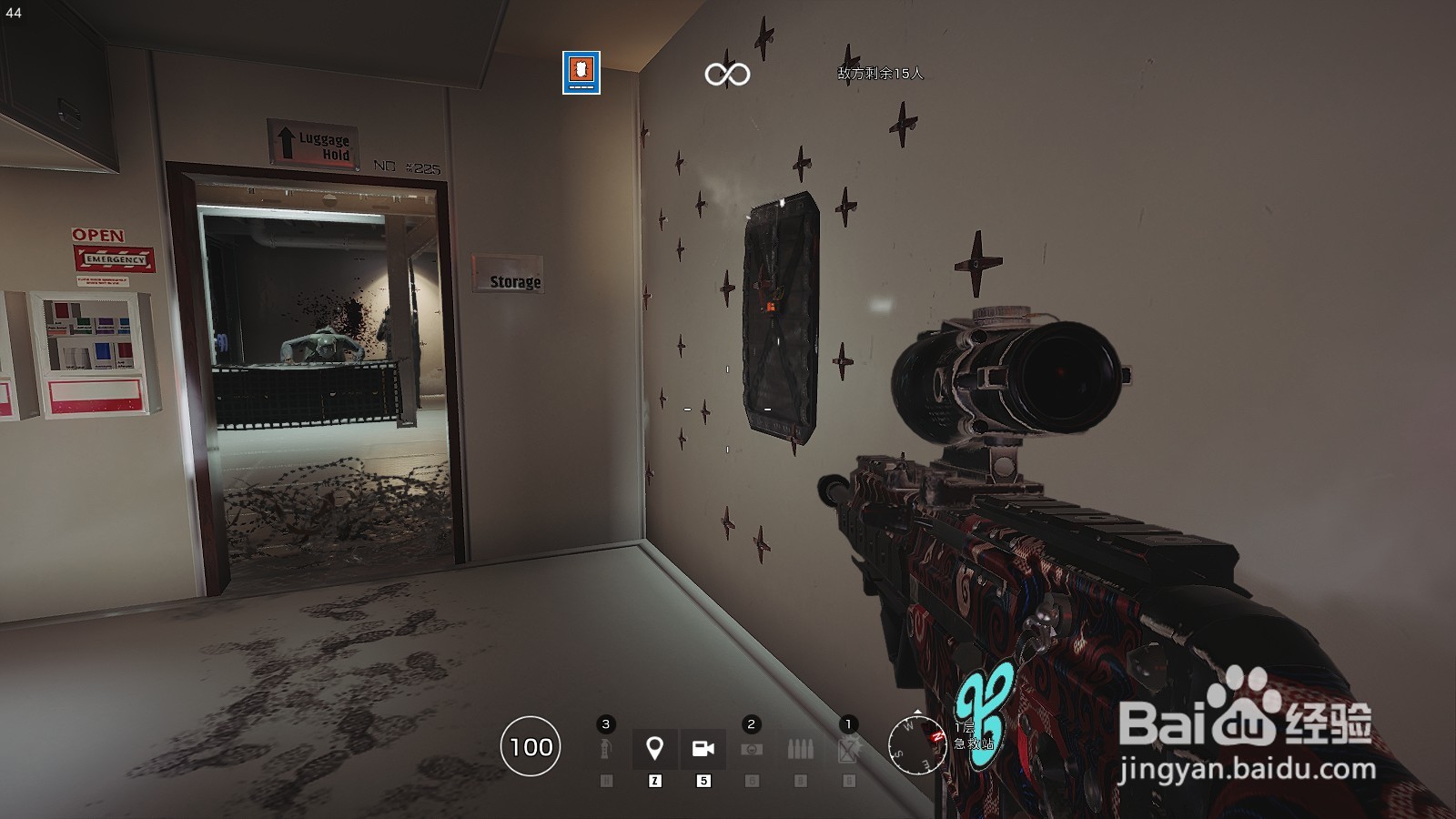Screen dimensions: 1456x819
Task: Click the cash icon in slot 2
Action: click(x=750, y=748)
